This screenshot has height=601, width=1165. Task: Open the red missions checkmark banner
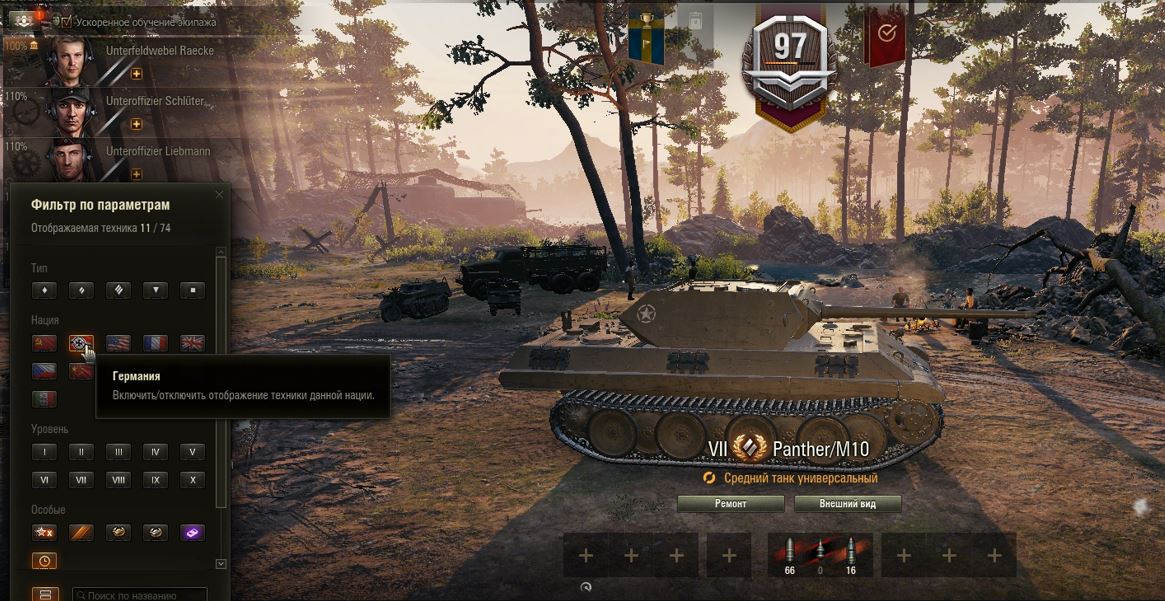click(x=885, y=33)
